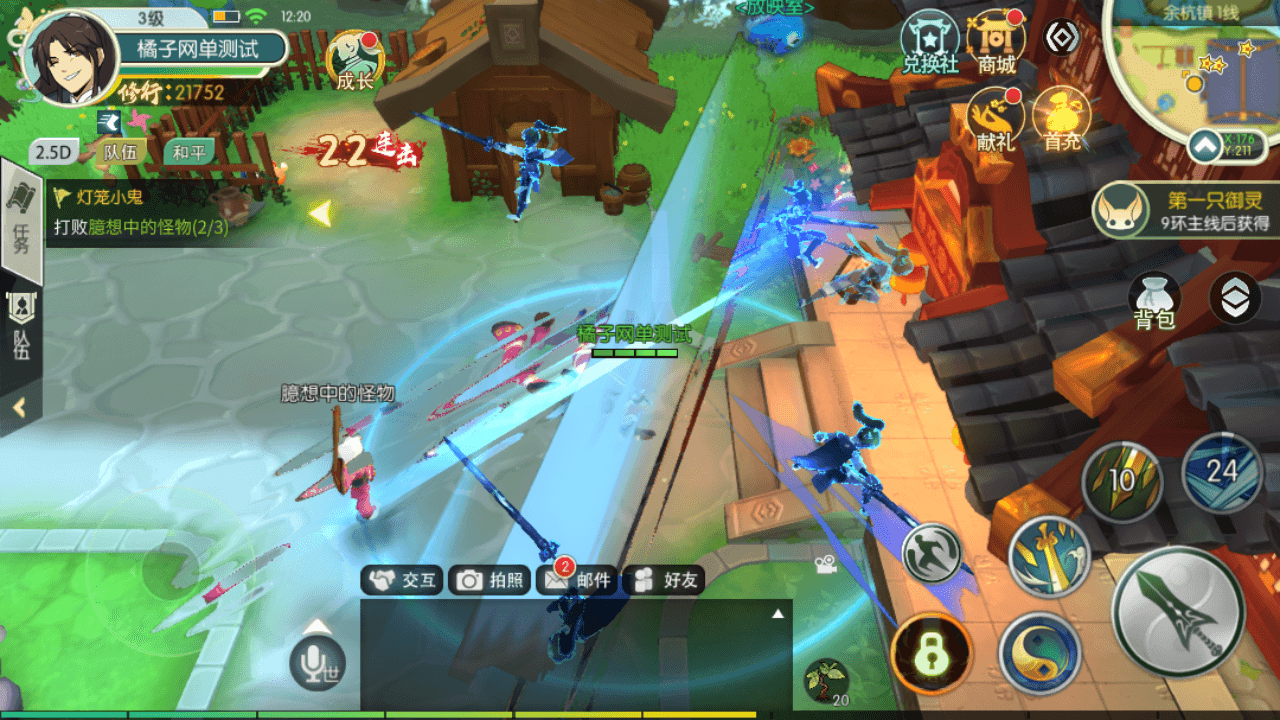Toggle the target lock button
Screen dimensions: 1280x720
point(932,653)
